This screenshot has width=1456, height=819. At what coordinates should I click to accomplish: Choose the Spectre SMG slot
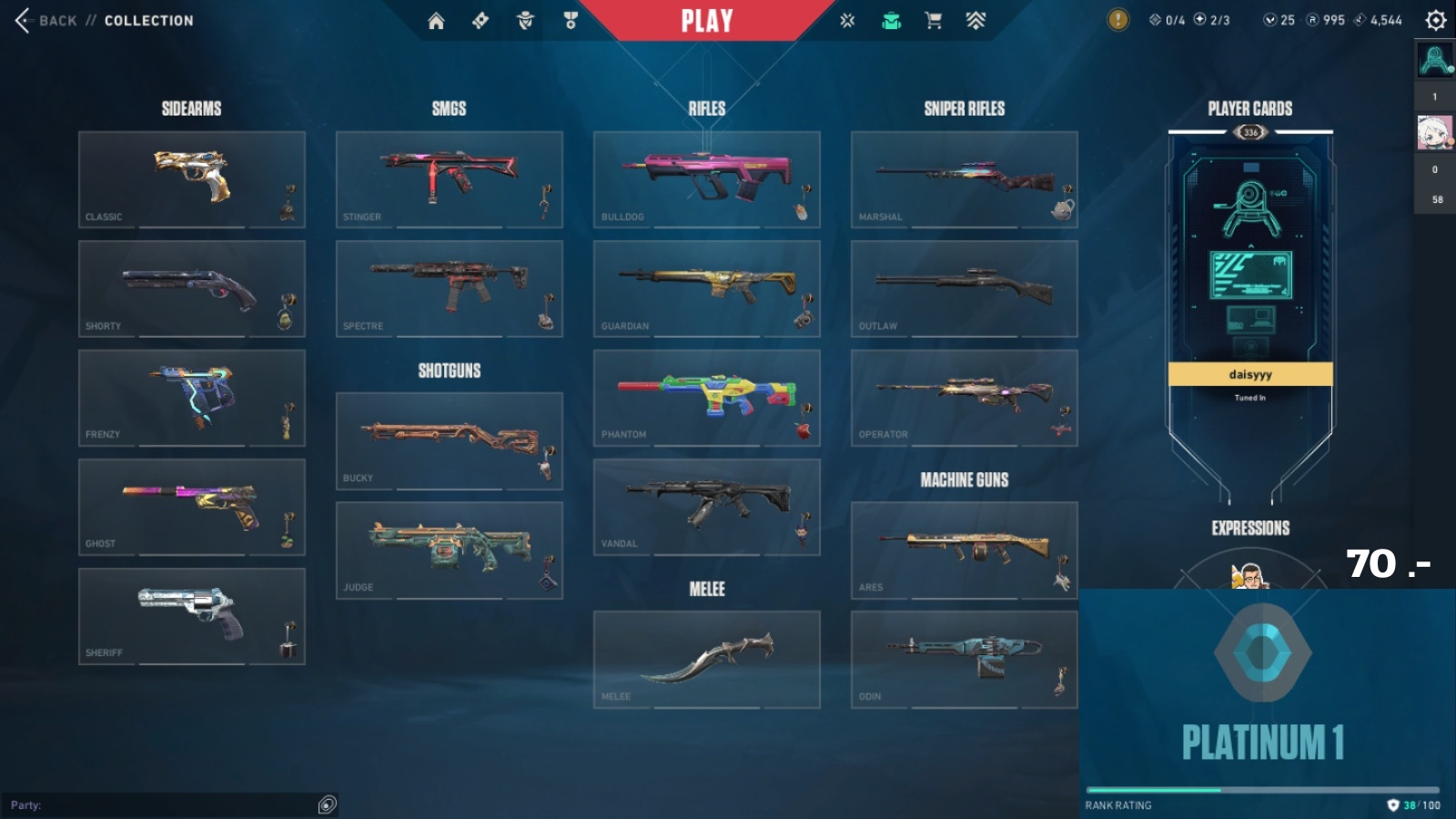click(x=449, y=288)
